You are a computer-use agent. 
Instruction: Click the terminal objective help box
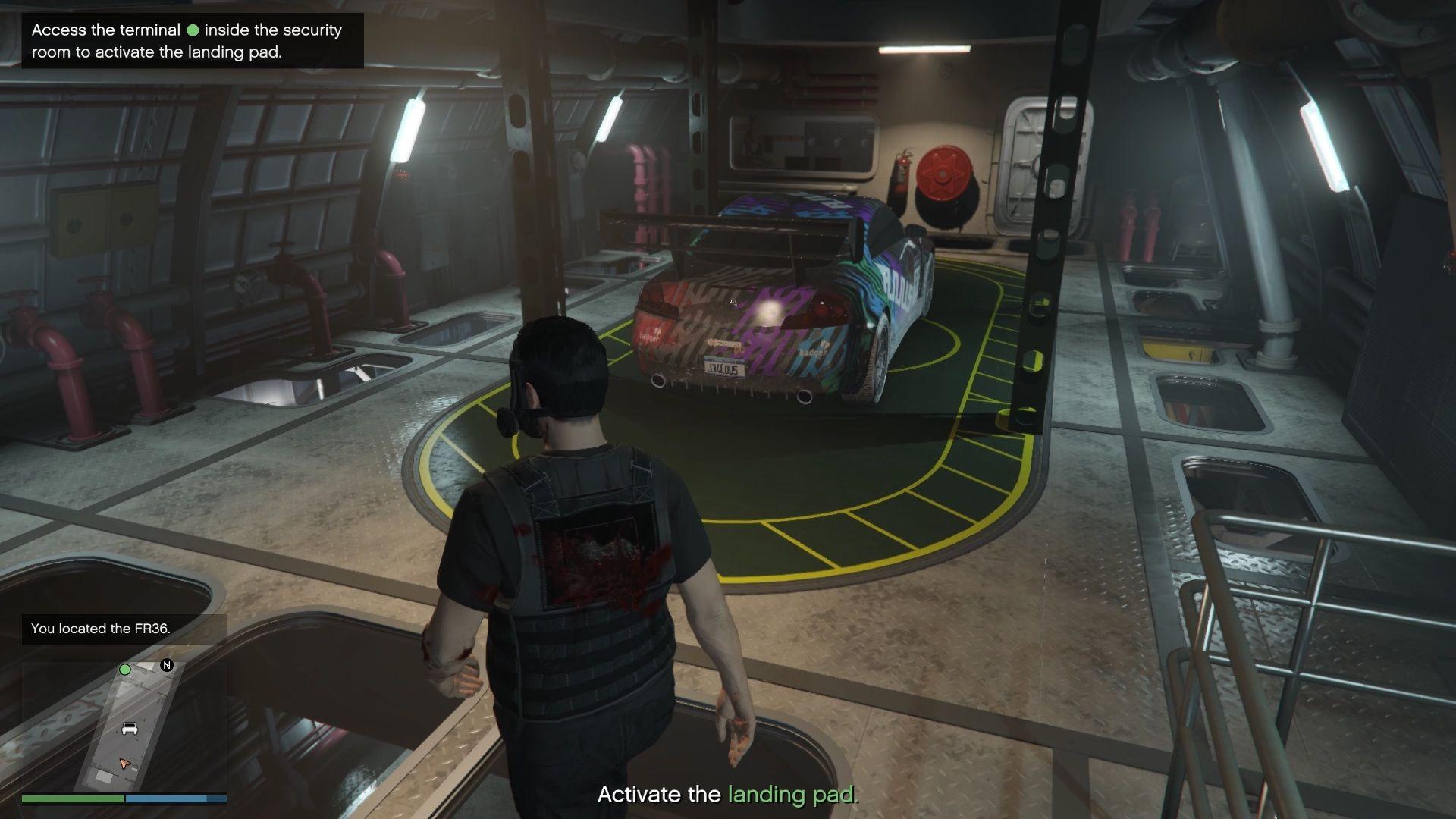[193, 41]
